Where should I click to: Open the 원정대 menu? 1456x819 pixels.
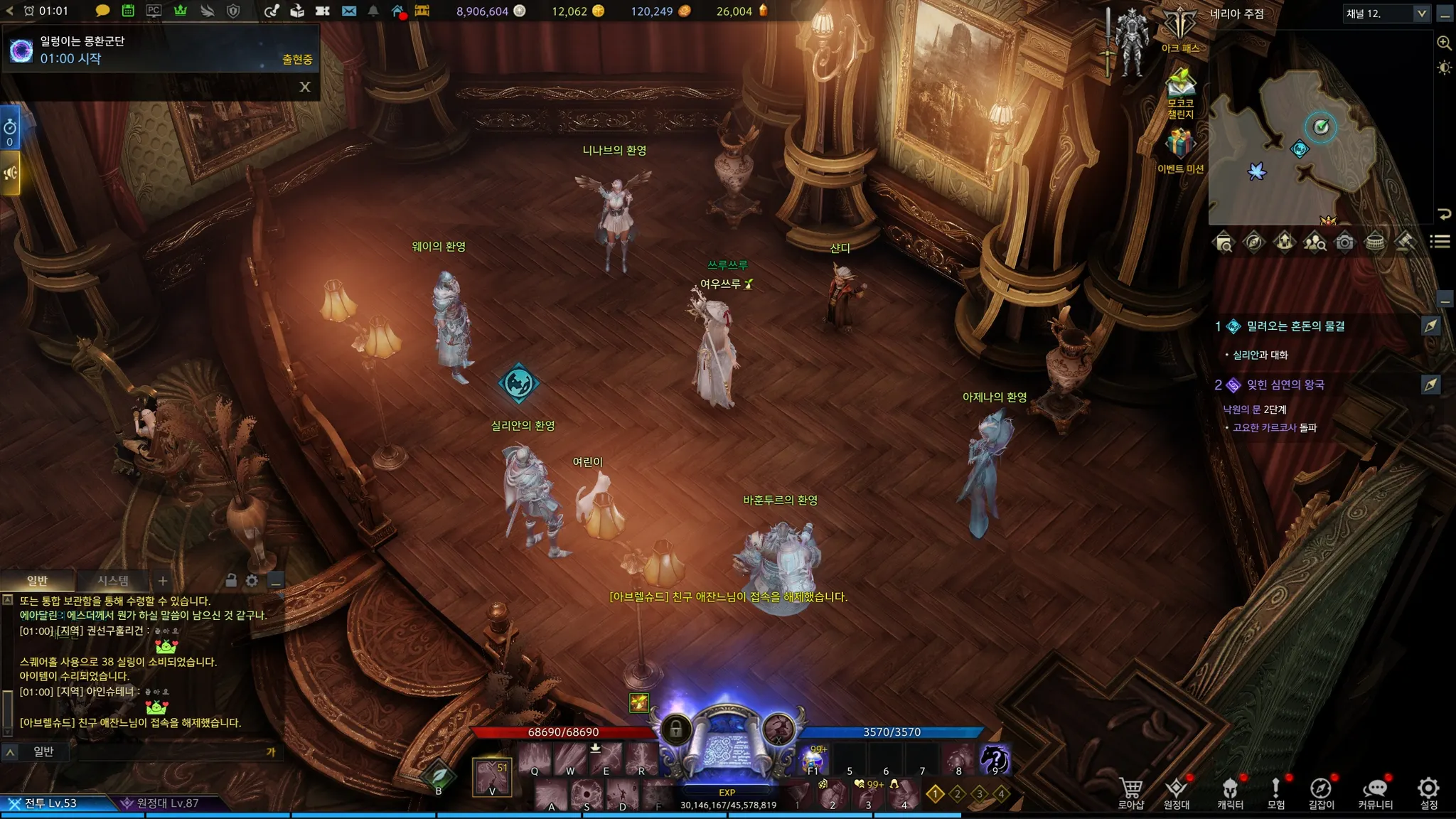[1177, 793]
